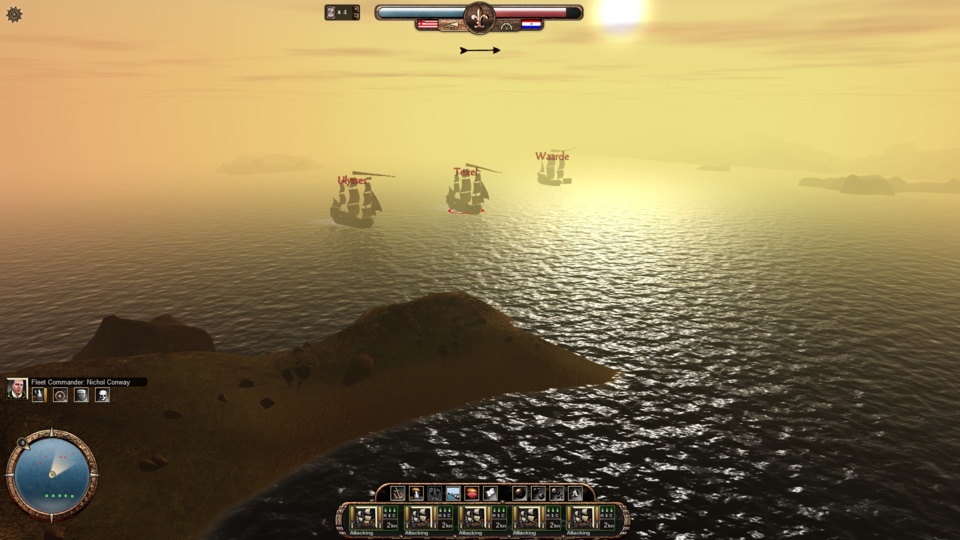Toggle the fire-at-will "A" button
Image resolution: width=960 pixels, height=540 pixels.
point(575,493)
